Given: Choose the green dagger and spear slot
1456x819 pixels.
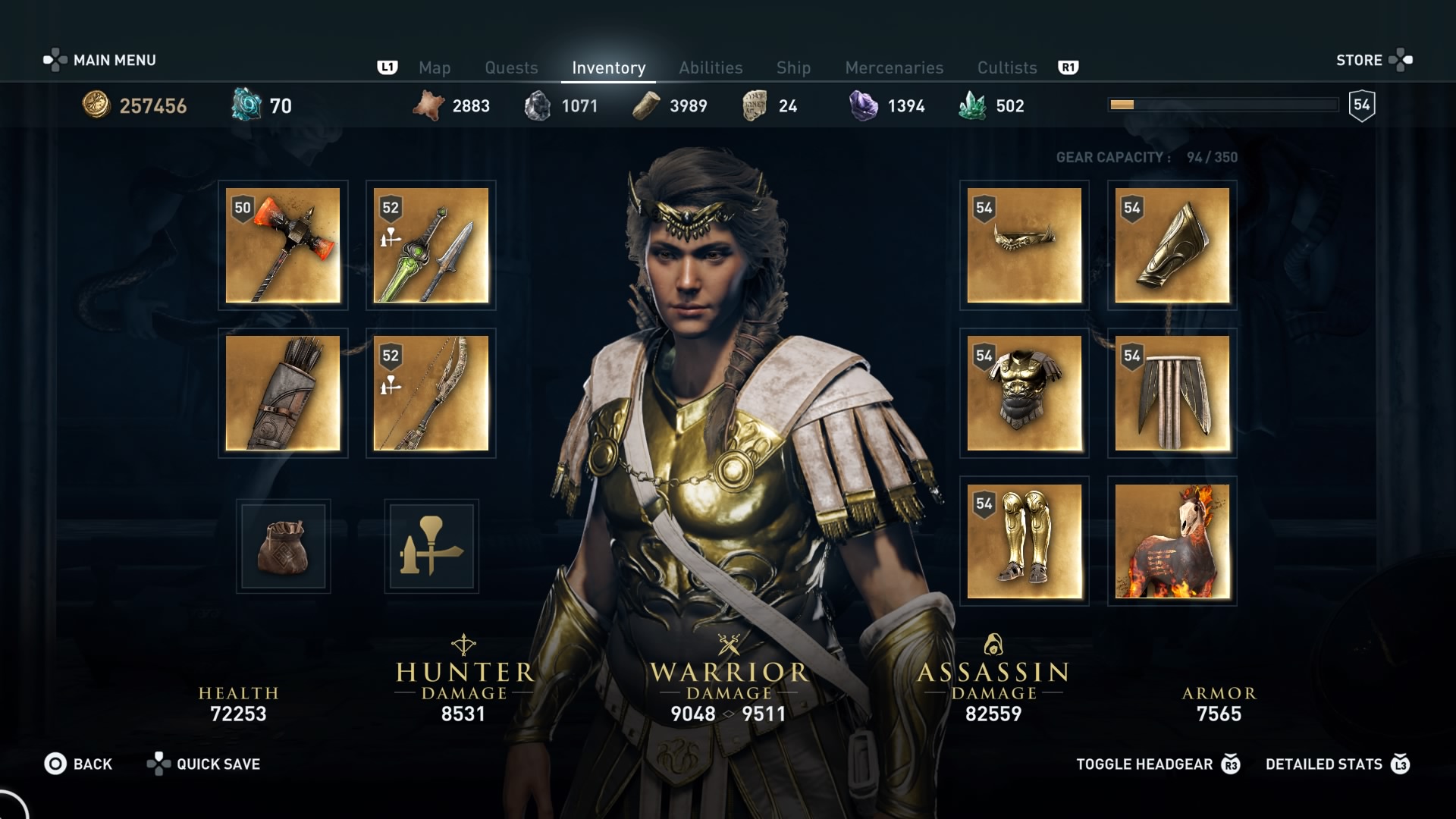Looking at the screenshot, I should tap(431, 245).
